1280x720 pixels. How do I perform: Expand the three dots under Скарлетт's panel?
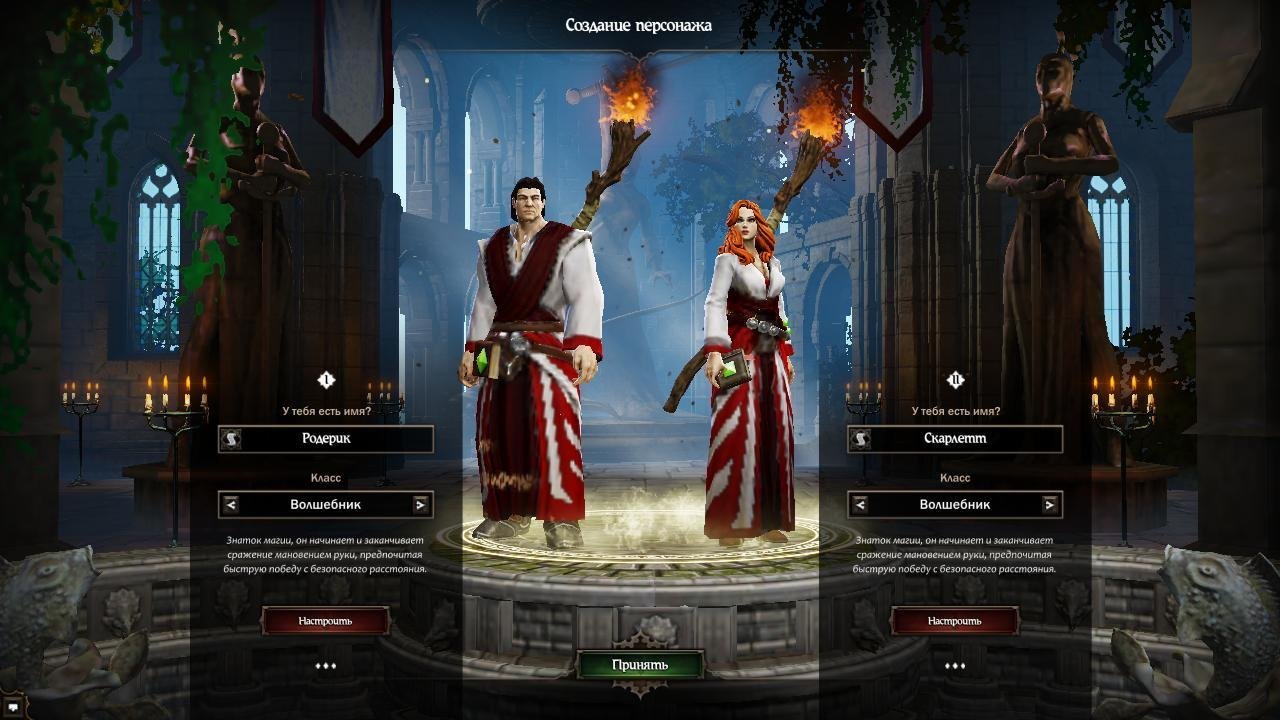(x=954, y=666)
